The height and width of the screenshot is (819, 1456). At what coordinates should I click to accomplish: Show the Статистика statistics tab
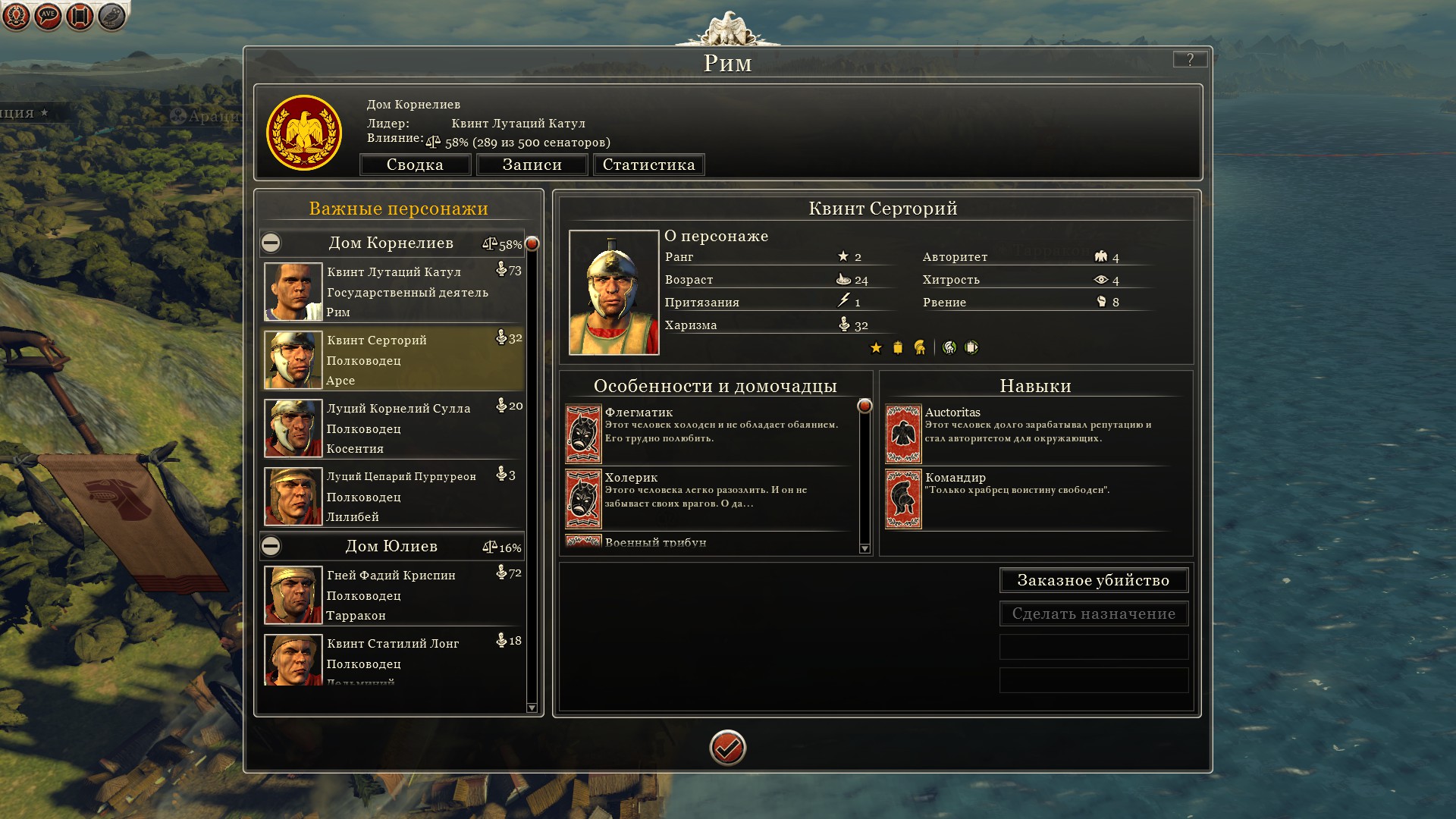(x=648, y=165)
